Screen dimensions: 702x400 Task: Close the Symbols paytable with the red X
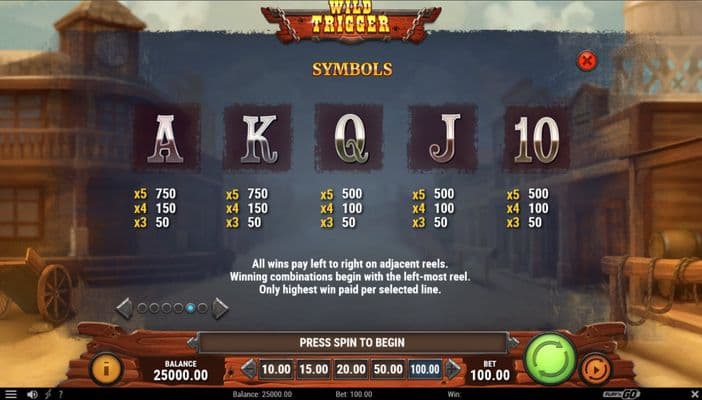(x=588, y=61)
